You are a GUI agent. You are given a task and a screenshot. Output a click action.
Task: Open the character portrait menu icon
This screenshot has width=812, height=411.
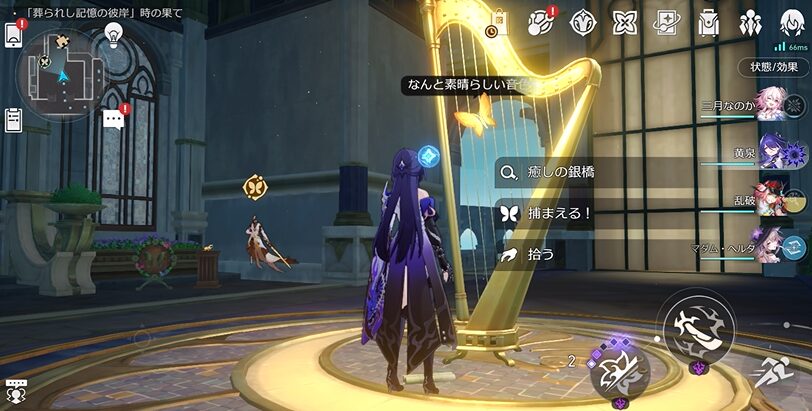791,22
